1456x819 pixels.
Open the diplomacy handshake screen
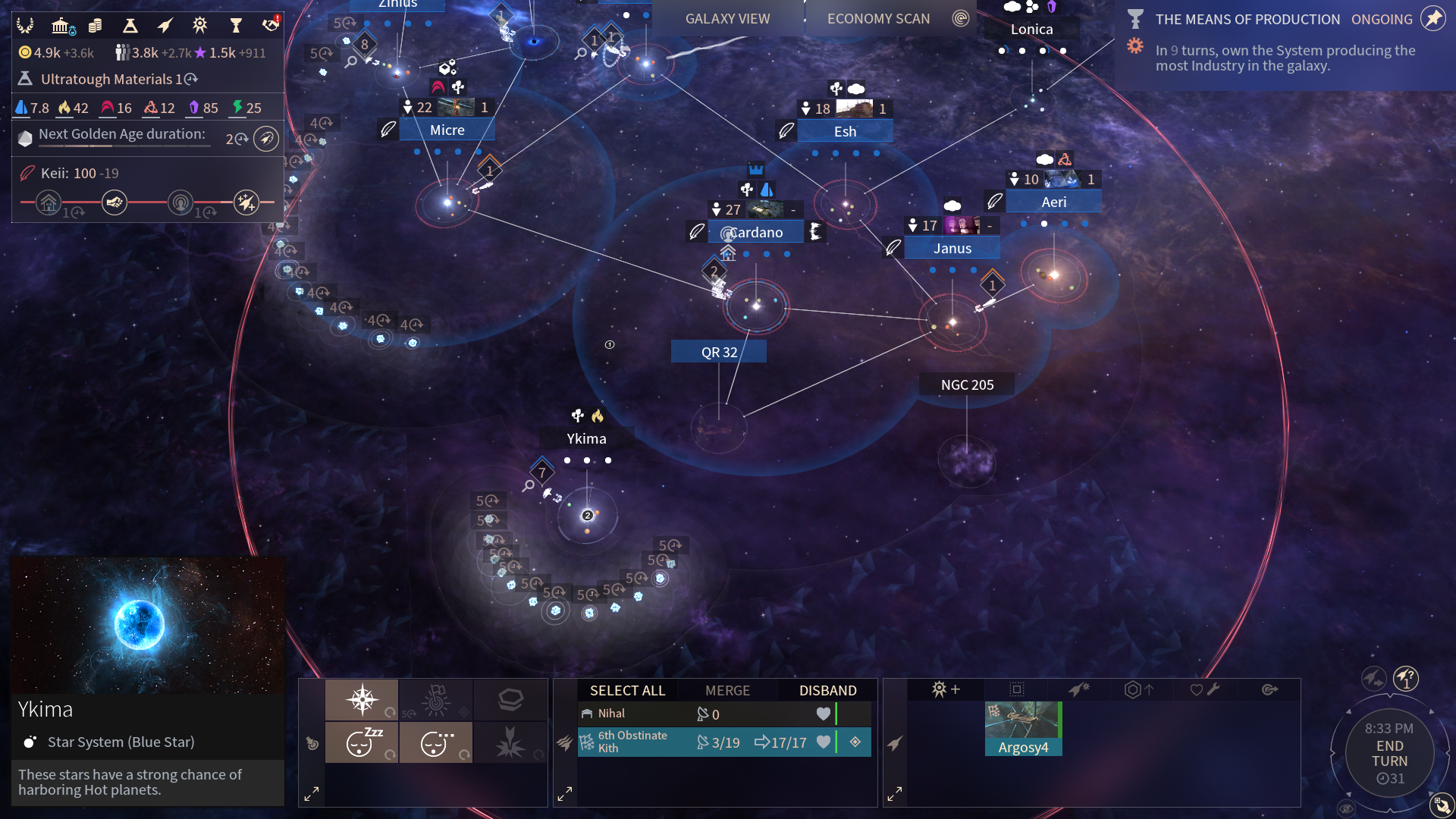271,25
